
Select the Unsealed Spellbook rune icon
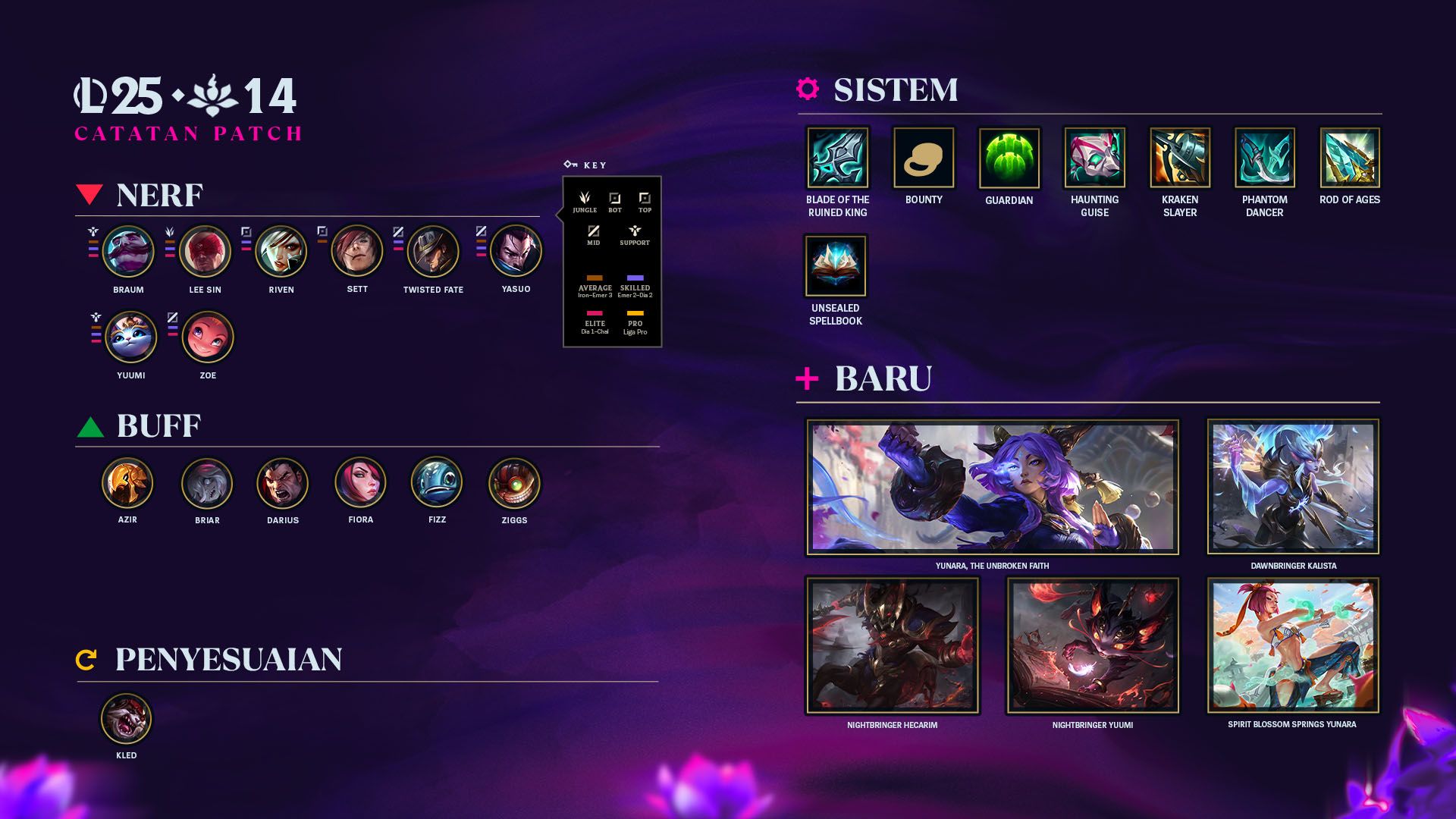pyautogui.click(x=836, y=266)
